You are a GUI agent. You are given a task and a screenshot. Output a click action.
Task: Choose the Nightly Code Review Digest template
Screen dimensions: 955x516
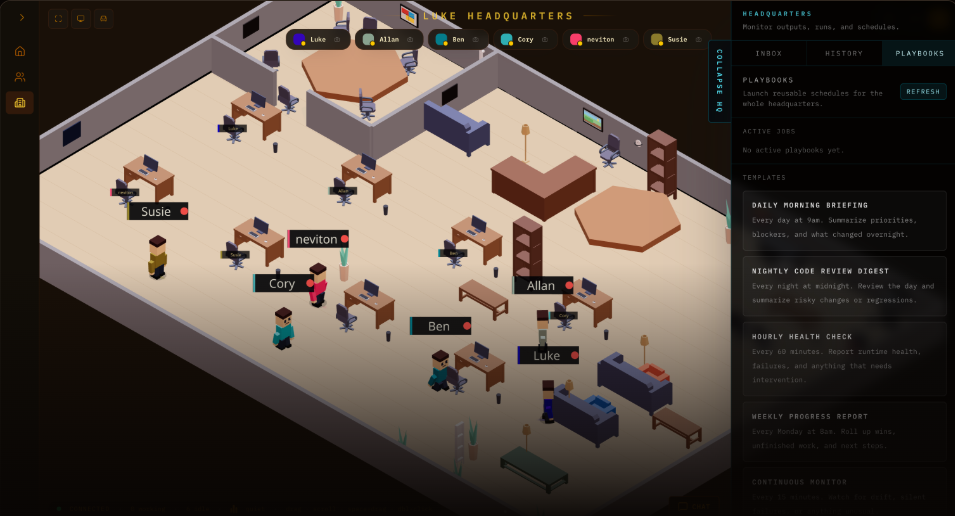(x=844, y=285)
